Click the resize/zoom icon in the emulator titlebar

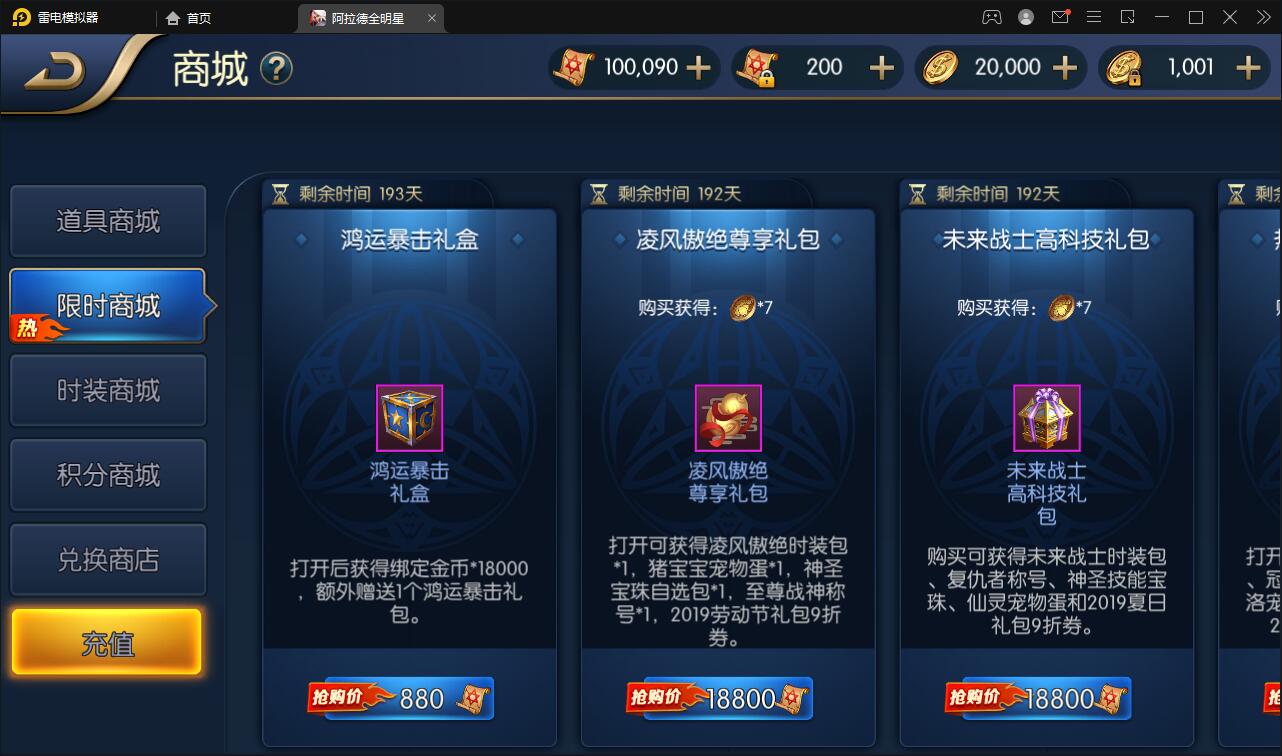click(x=1126, y=17)
